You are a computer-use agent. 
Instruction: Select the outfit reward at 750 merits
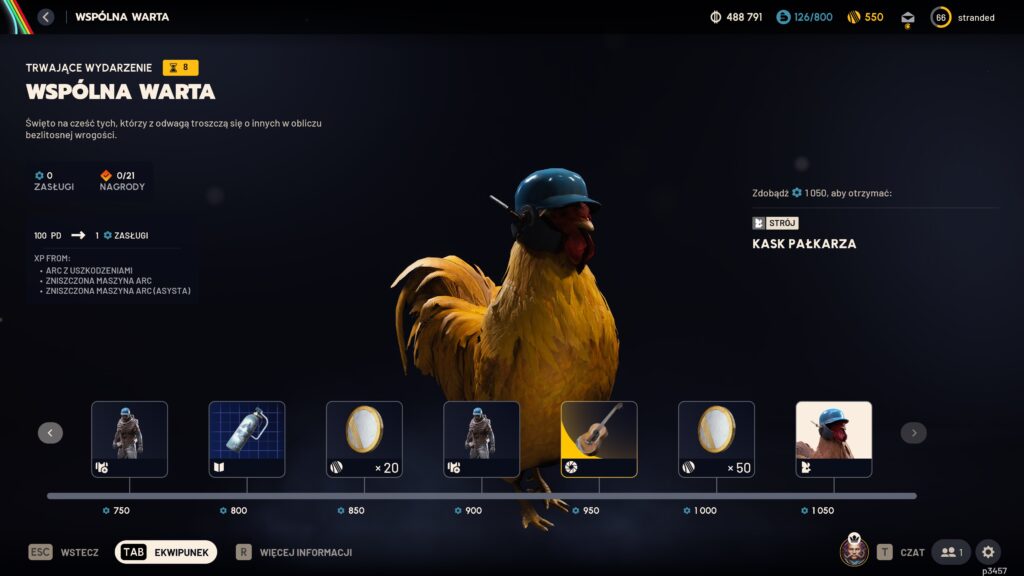coord(129,439)
